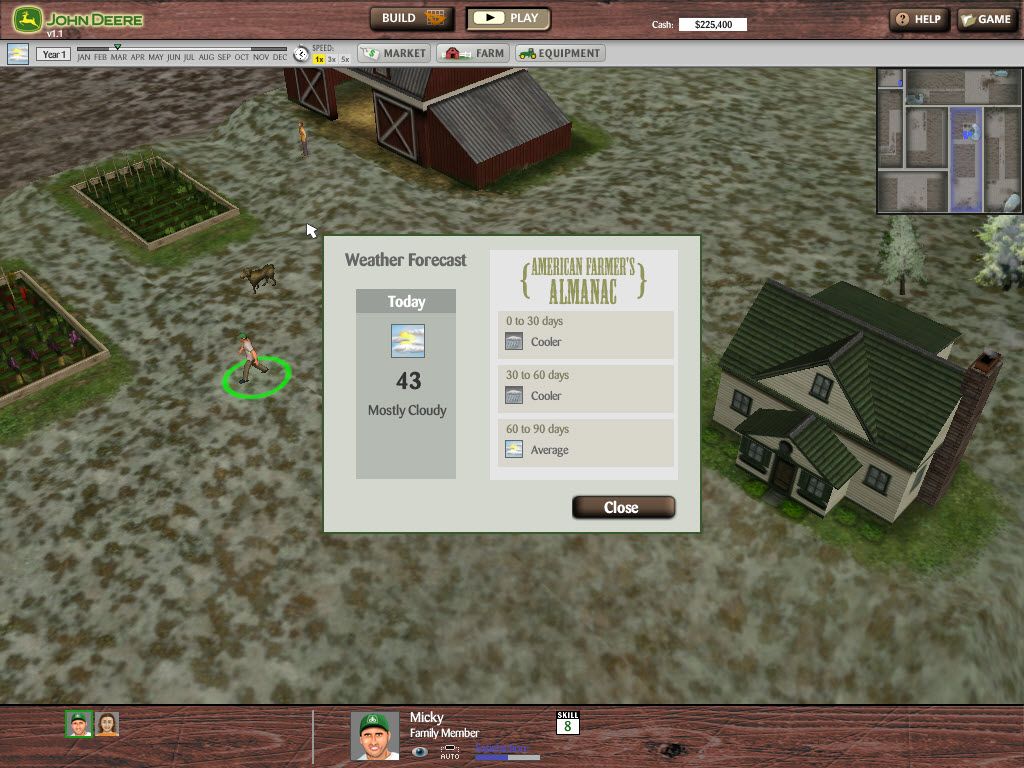Open the Market screen
This screenshot has width=1024, height=768.
(394, 53)
